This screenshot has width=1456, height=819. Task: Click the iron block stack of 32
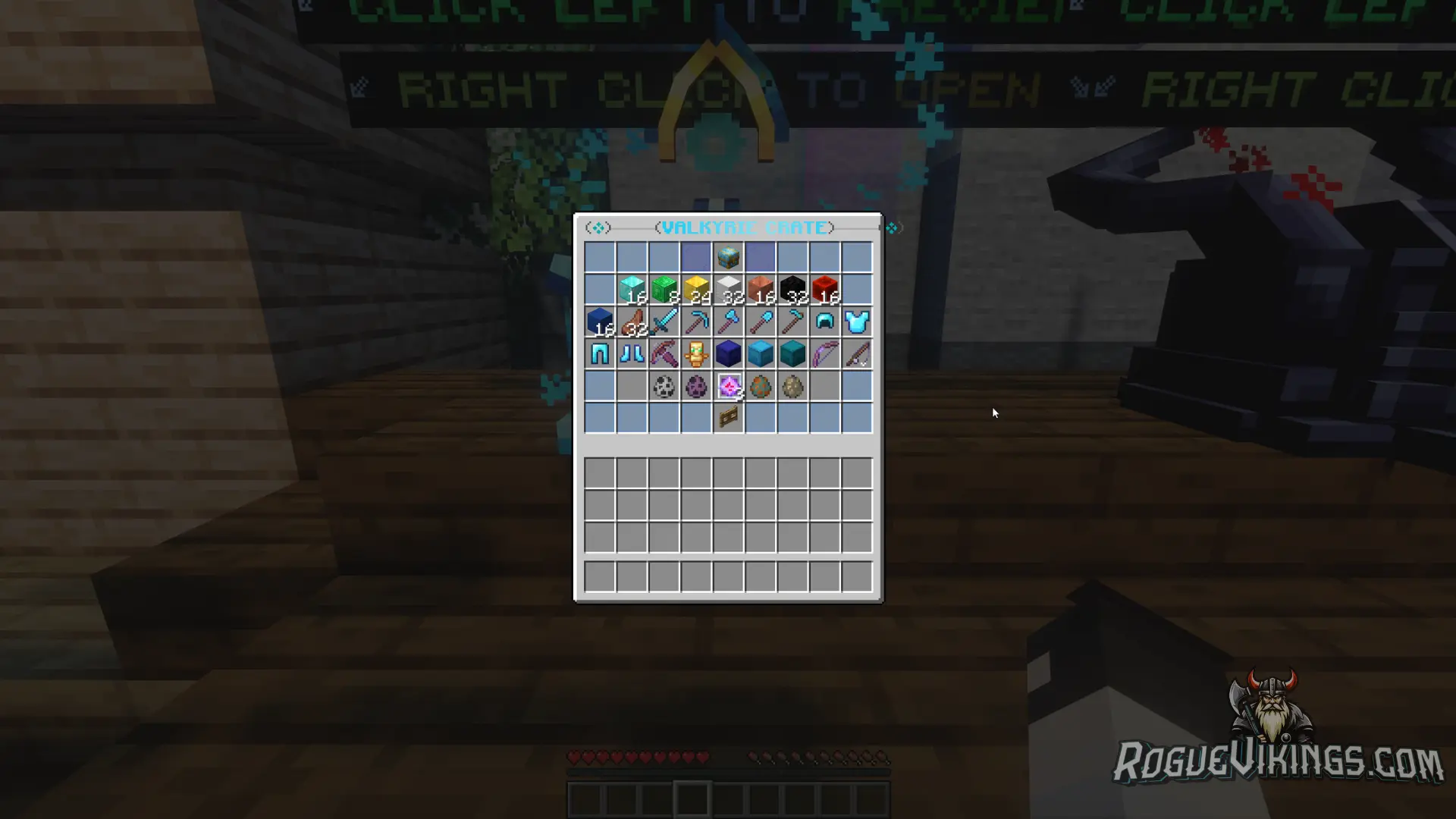point(729,288)
